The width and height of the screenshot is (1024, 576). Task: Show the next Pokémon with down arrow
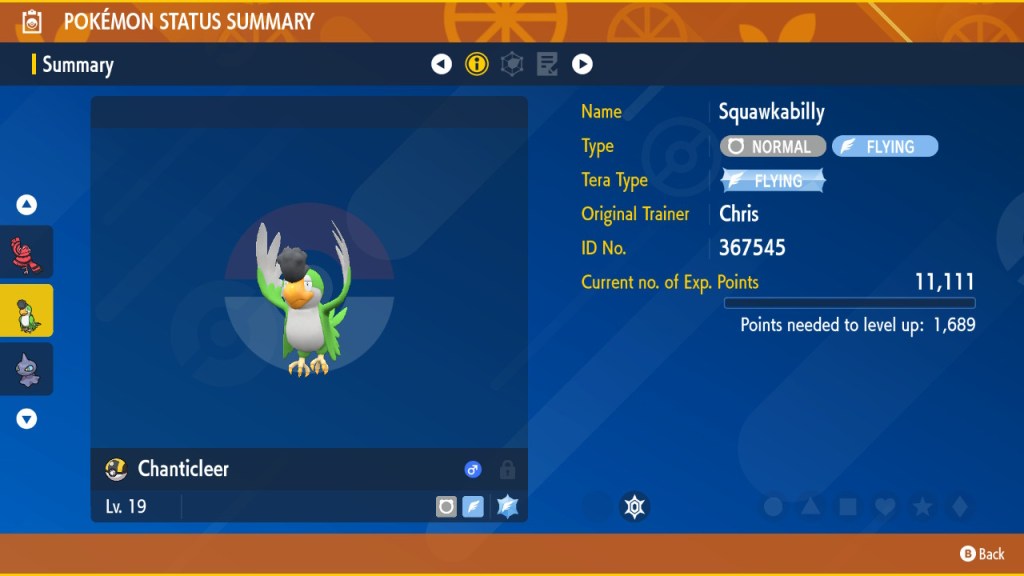[x=27, y=419]
